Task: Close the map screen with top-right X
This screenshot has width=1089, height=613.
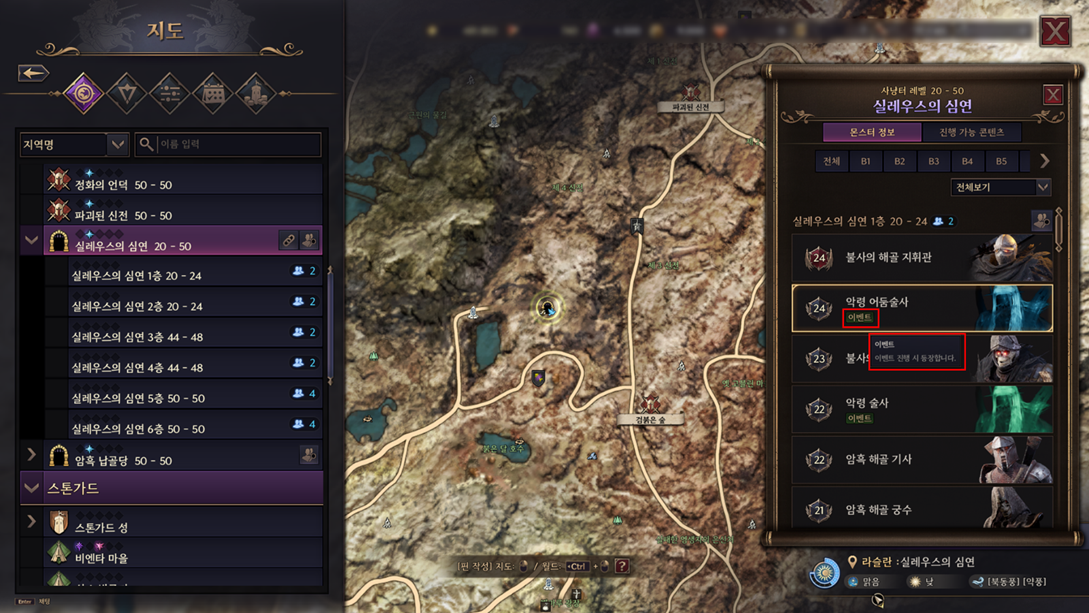Action: coord(1055,31)
